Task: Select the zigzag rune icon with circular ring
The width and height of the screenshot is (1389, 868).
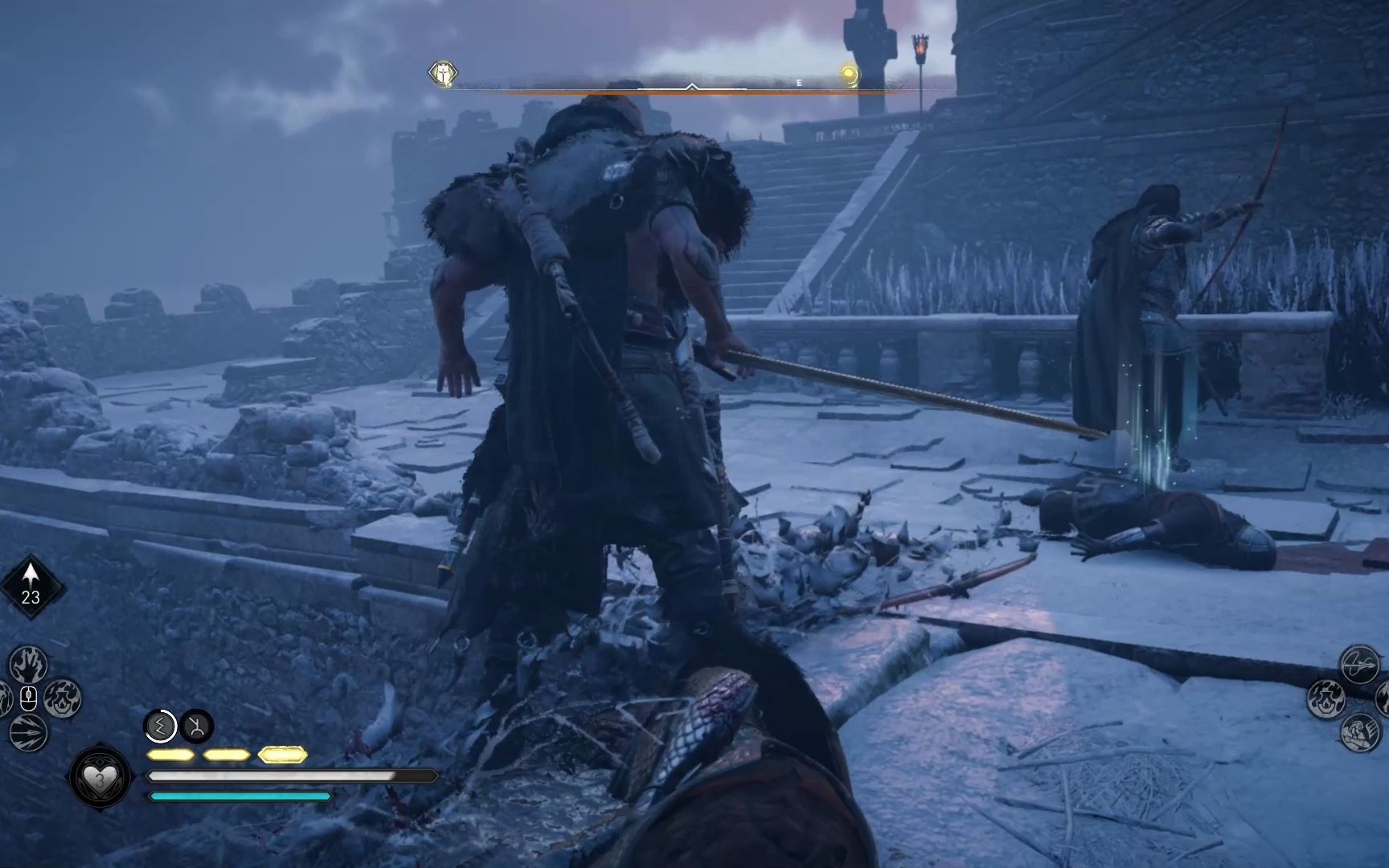Action: [x=161, y=727]
